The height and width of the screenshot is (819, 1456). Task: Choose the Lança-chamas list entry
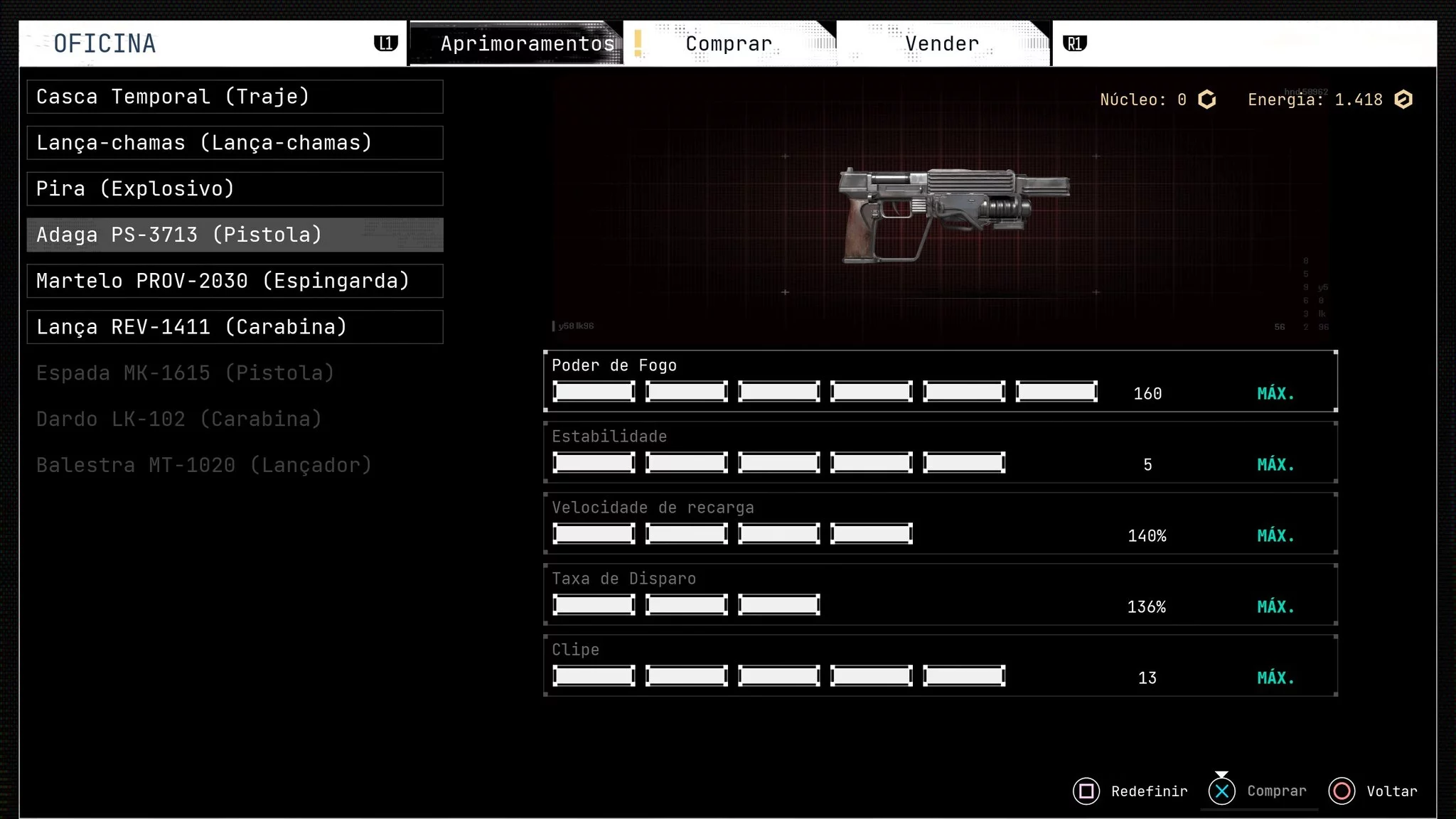pos(235,143)
